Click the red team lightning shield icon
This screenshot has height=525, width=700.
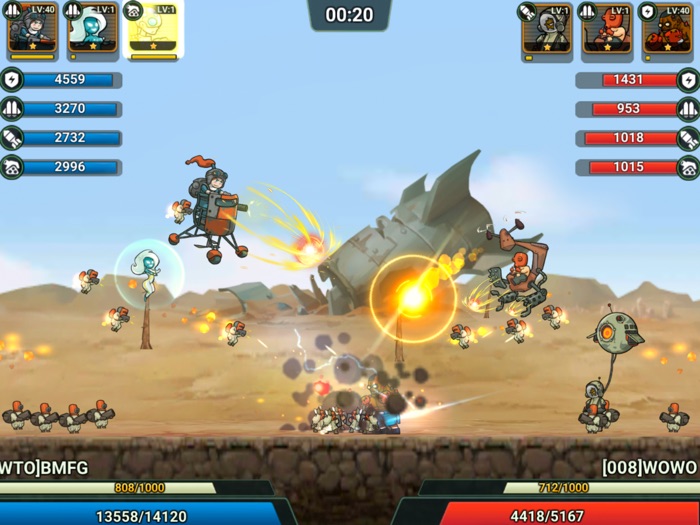[688, 80]
